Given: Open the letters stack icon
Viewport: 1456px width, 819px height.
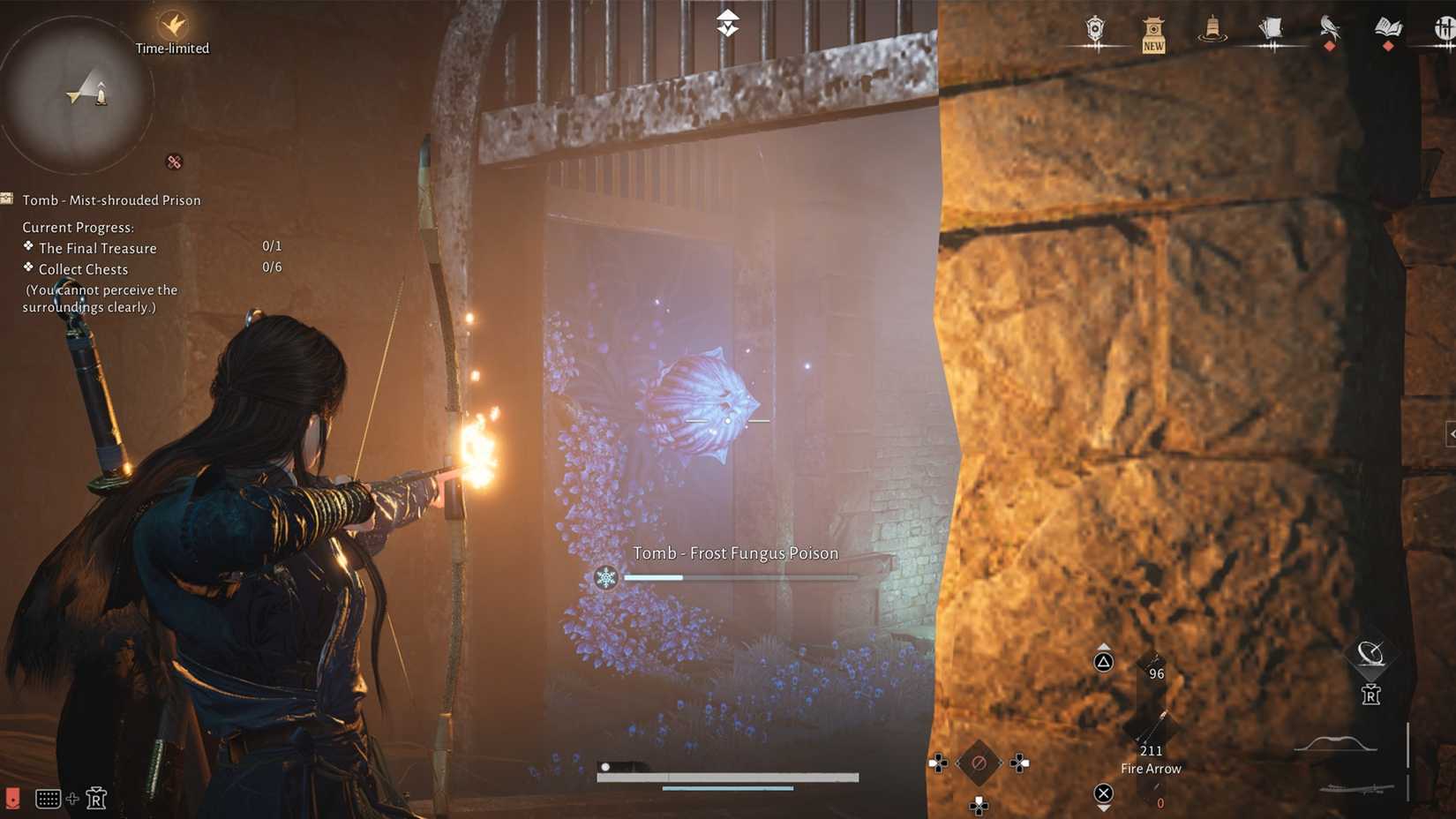Looking at the screenshot, I should tap(1271, 26).
